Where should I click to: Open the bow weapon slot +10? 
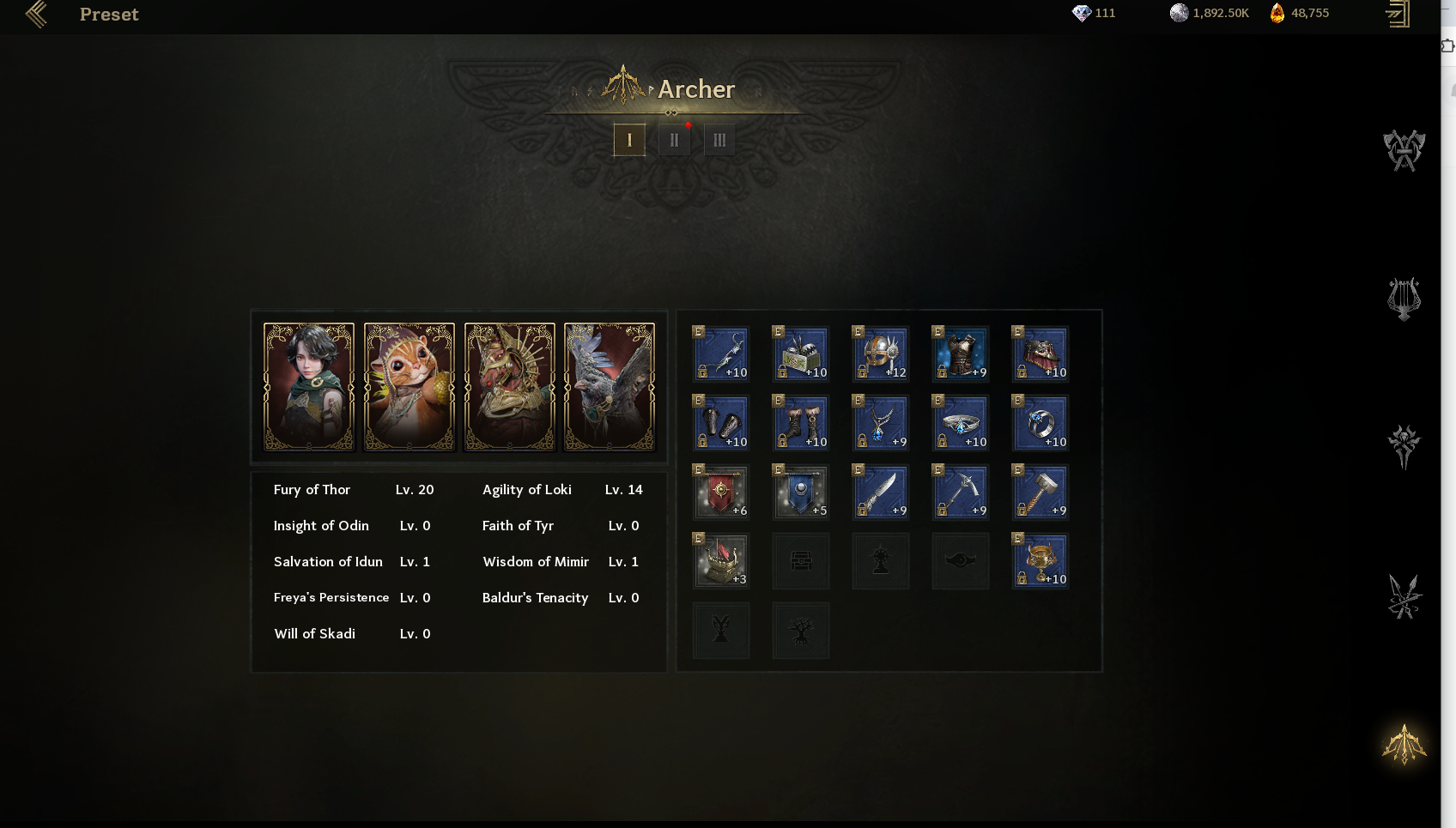pyautogui.click(x=721, y=354)
